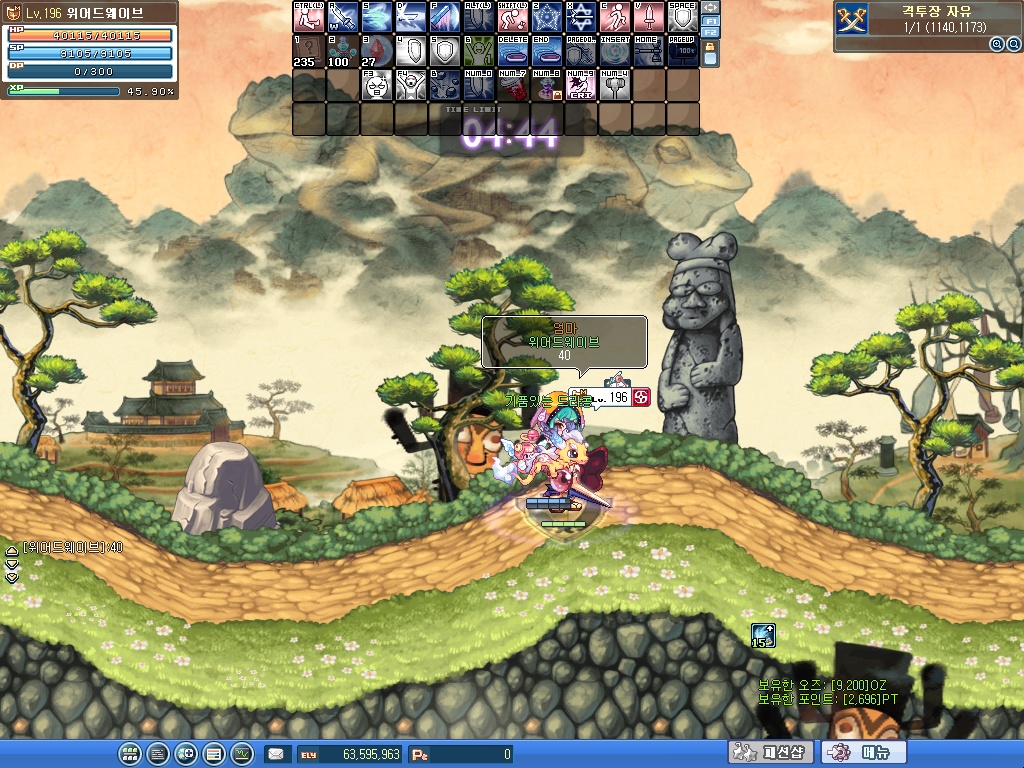The width and height of the screenshot is (1024, 768).
Task: Open the 파션샵 shop button
Action: click(x=769, y=753)
